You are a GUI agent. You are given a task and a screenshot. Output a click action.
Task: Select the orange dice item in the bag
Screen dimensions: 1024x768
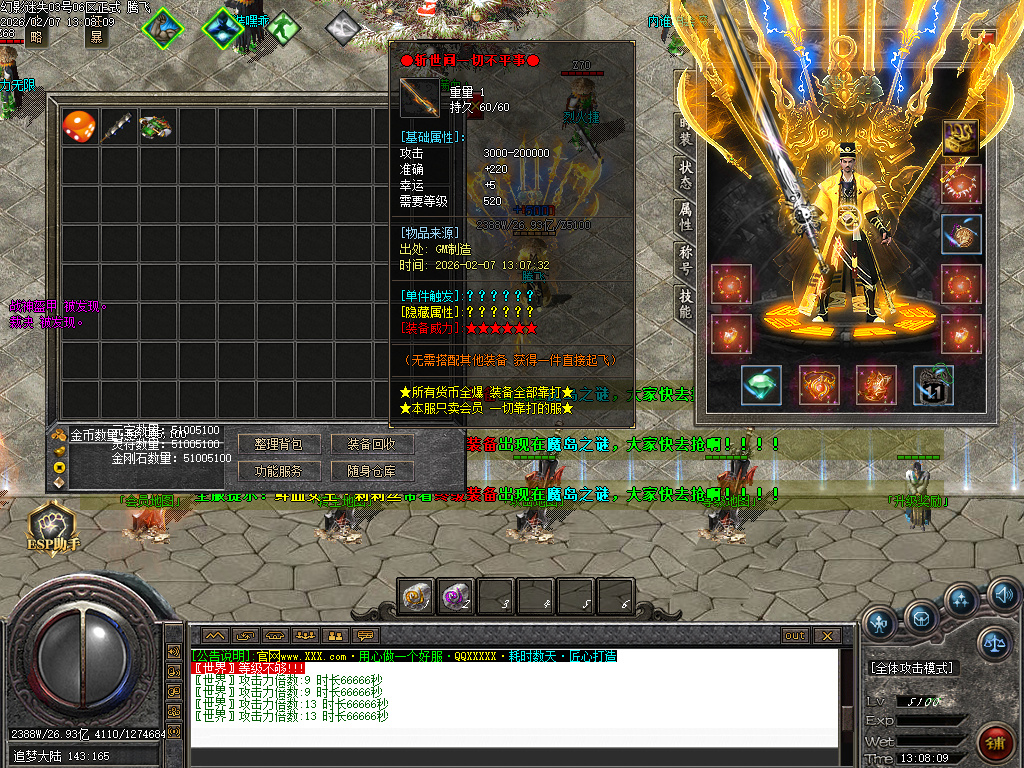[79, 126]
